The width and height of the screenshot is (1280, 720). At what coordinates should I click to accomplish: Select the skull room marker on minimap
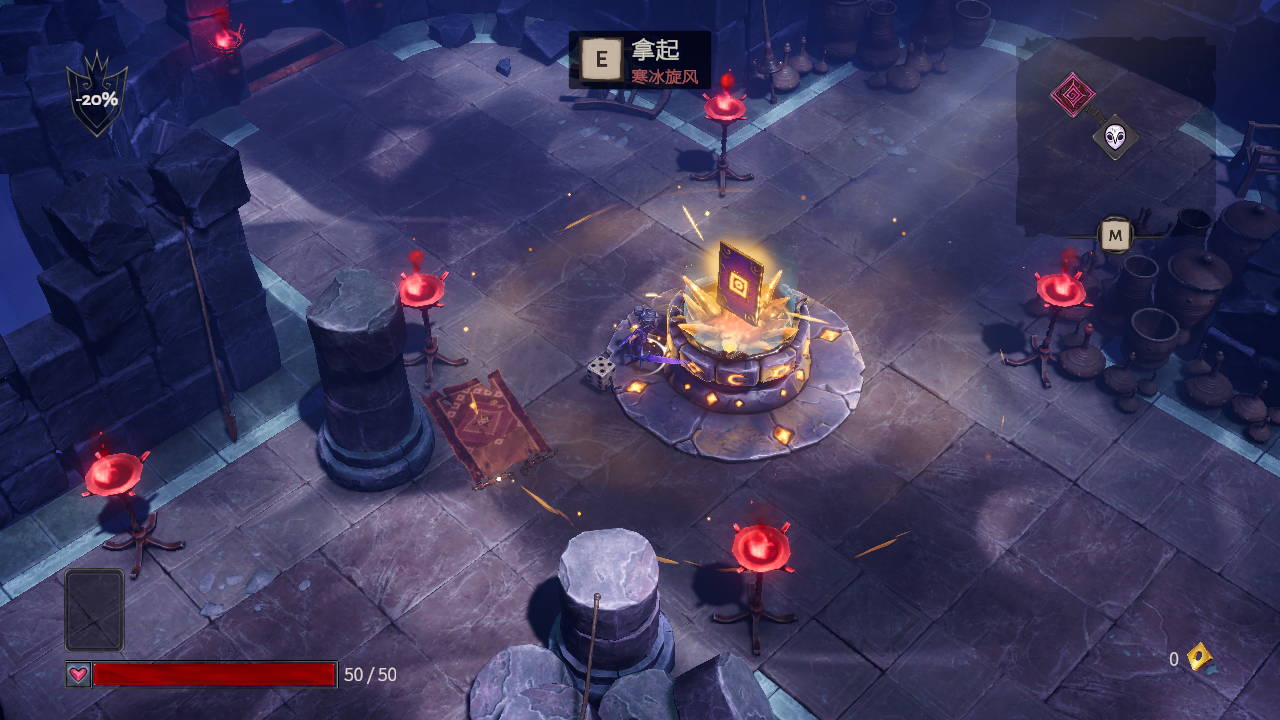click(x=1115, y=137)
